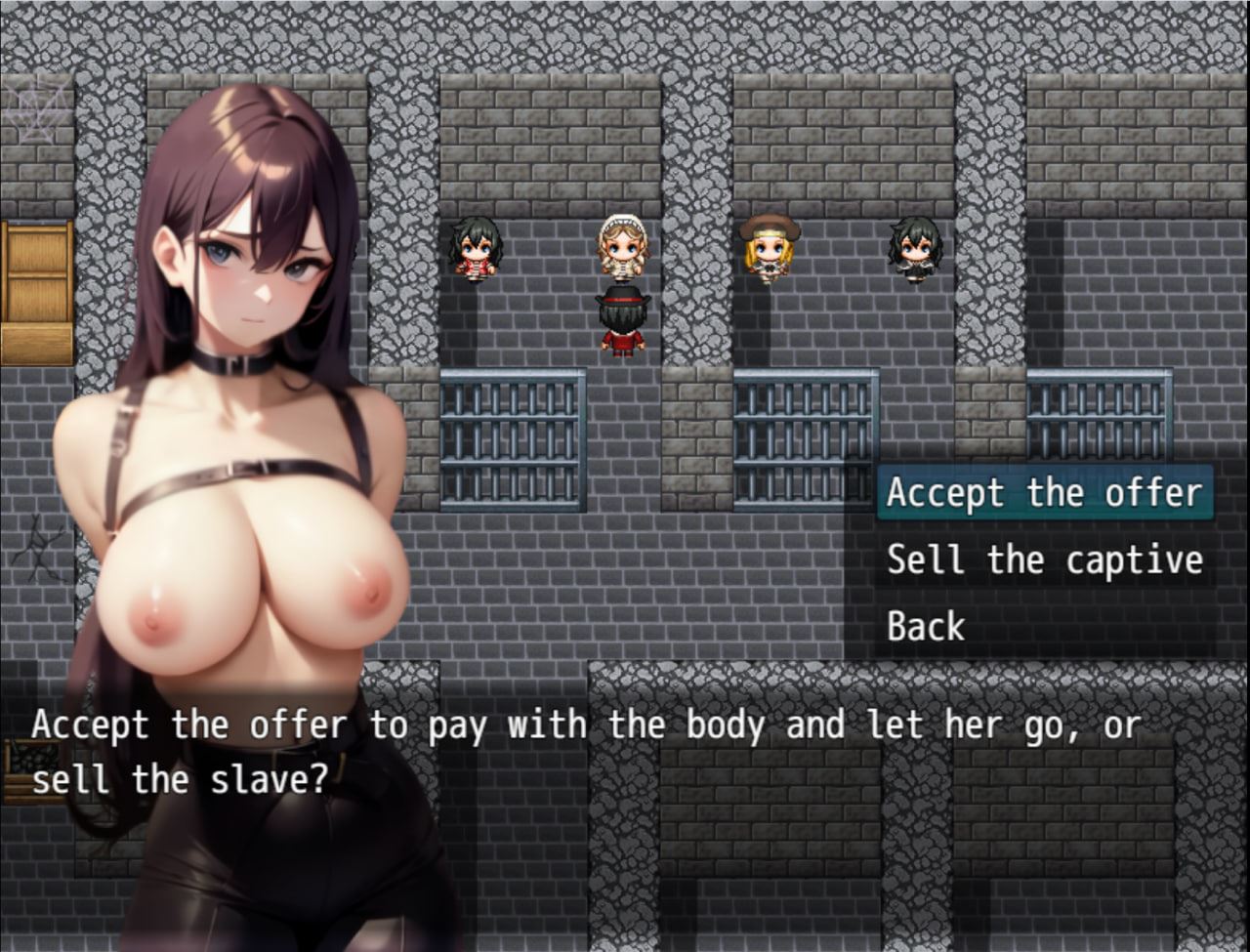Select "Sell the captive" choice
Screen dimensions: 1250x952
[x=1043, y=560]
